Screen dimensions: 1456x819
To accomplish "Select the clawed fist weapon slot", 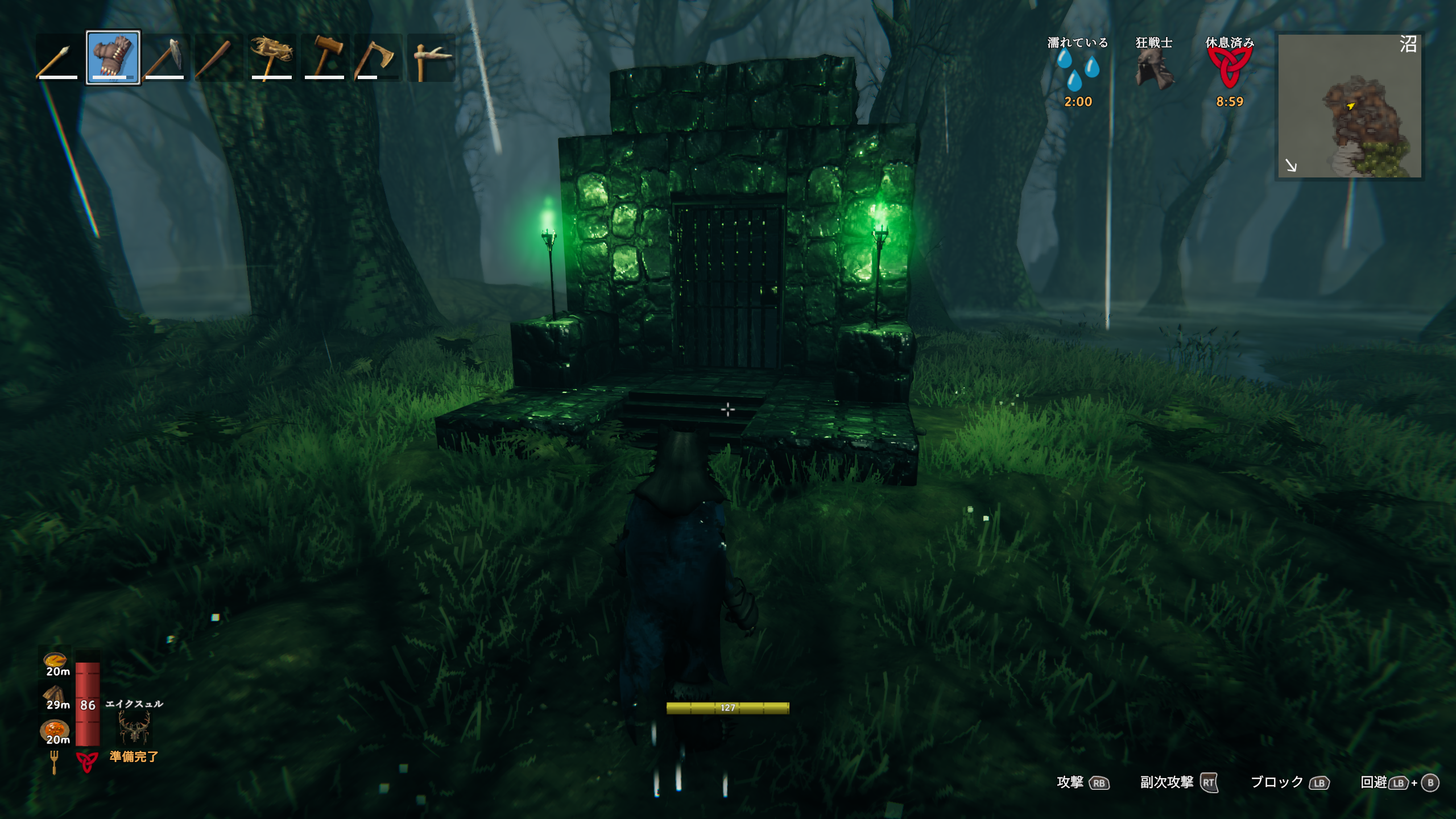I will [x=113, y=58].
